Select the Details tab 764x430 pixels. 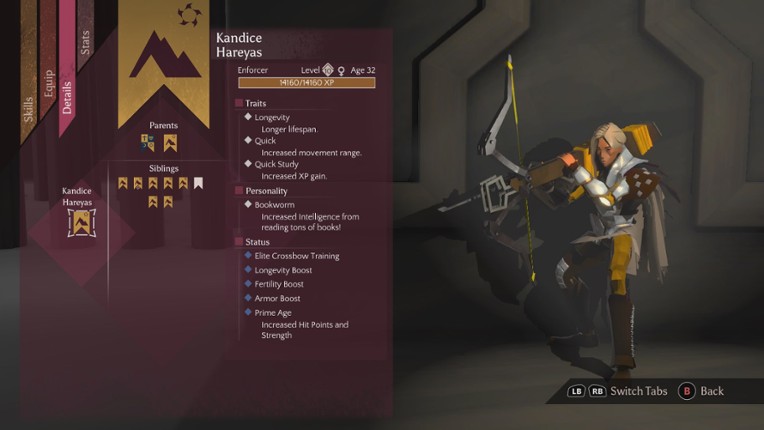(67, 95)
